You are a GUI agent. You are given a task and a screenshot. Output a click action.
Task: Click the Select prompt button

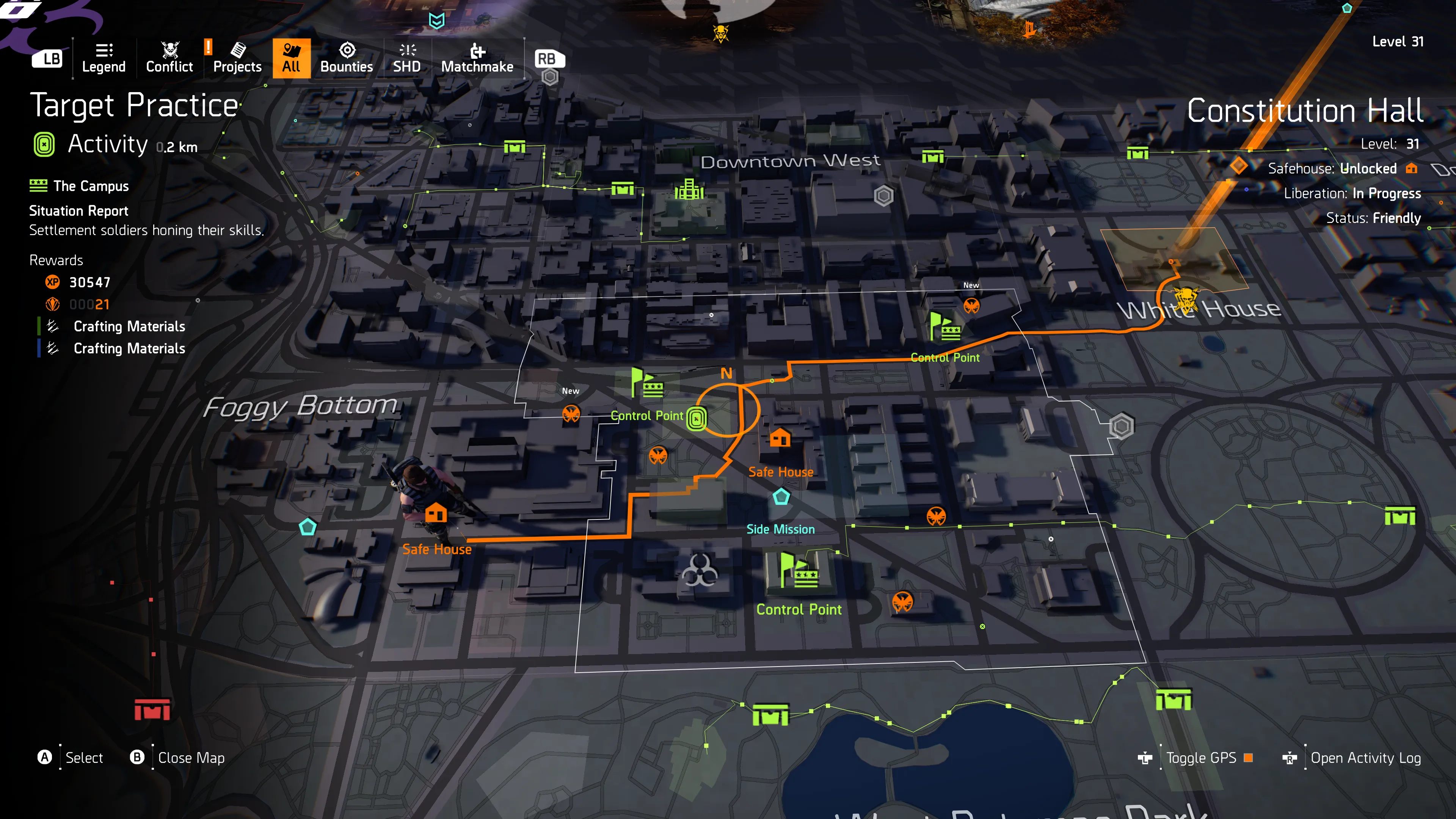pyautogui.click(x=84, y=758)
